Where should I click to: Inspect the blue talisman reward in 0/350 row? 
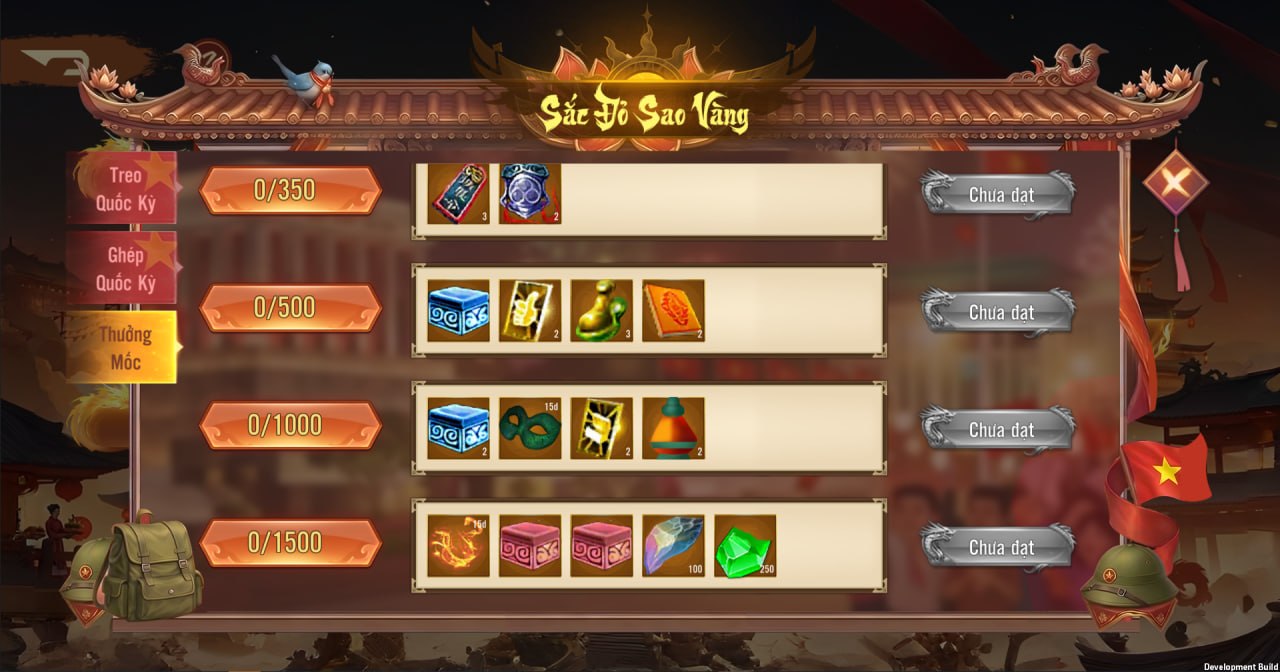pos(459,193)
